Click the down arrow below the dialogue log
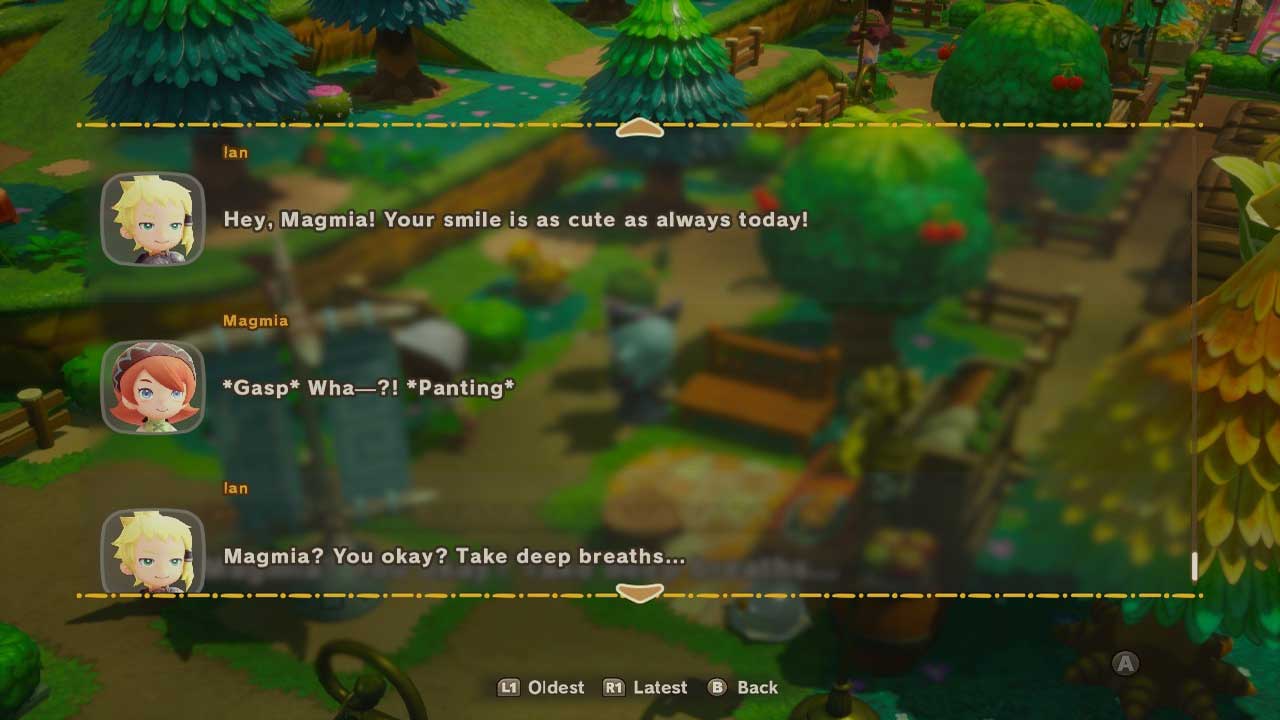 point(640,593)
